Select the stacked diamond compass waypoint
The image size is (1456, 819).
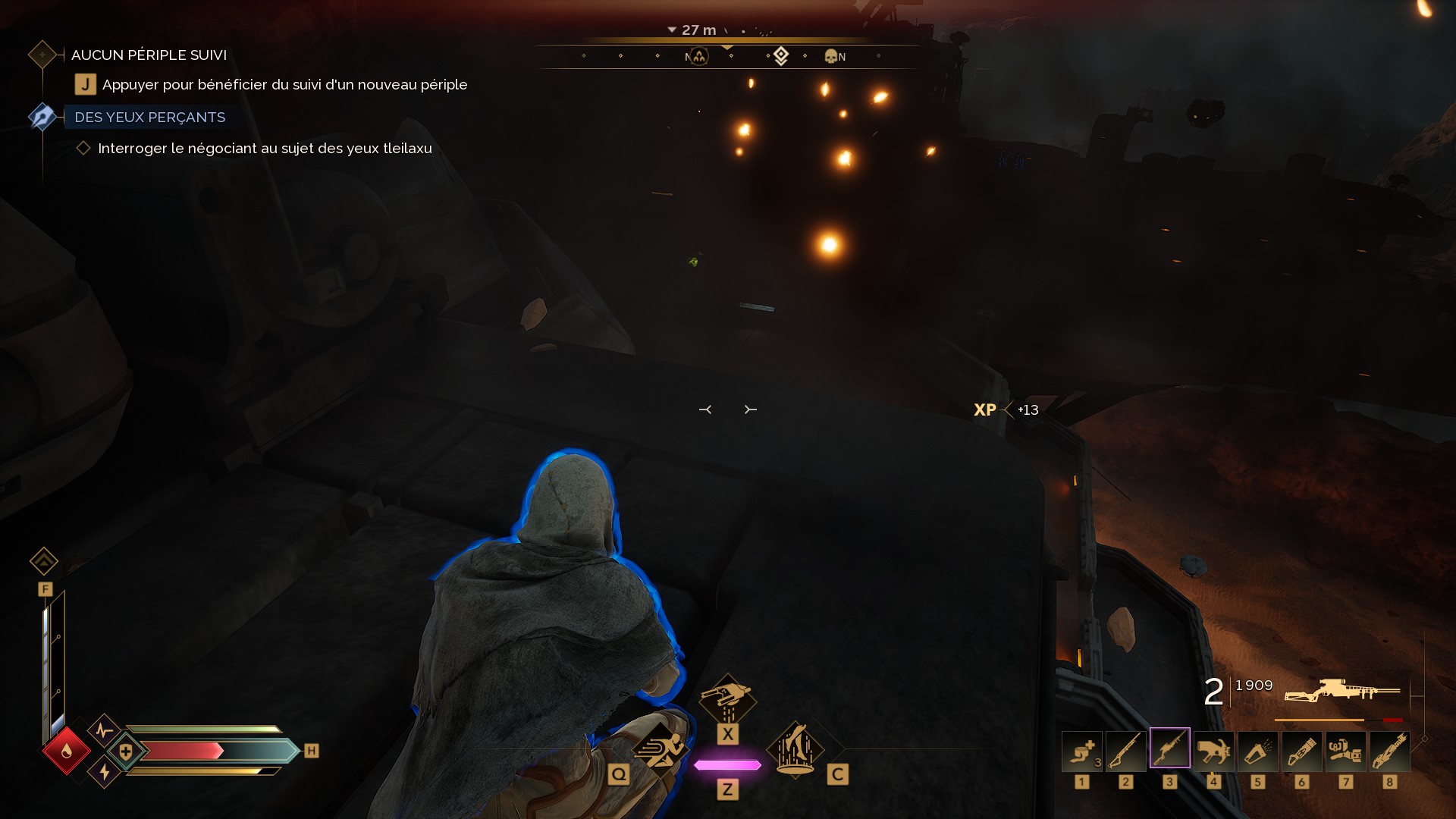click(x=781, y=55)
